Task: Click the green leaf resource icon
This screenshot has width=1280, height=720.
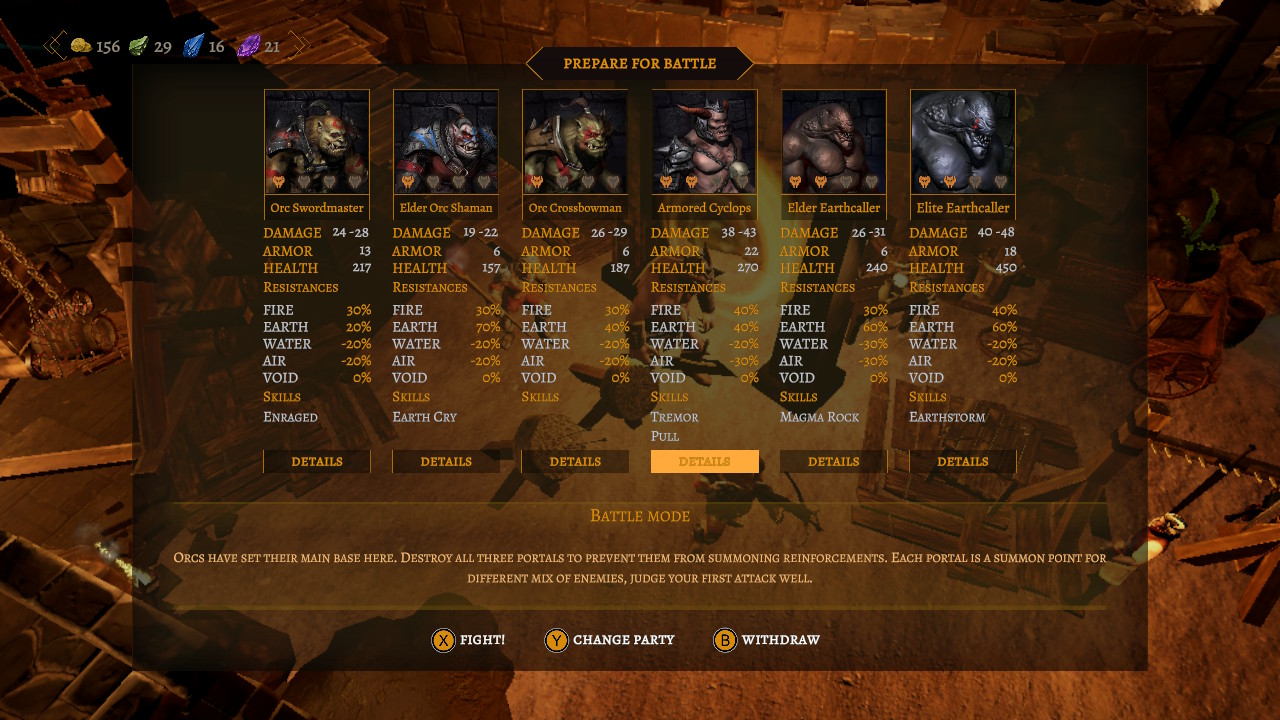Action: (138, 46)
